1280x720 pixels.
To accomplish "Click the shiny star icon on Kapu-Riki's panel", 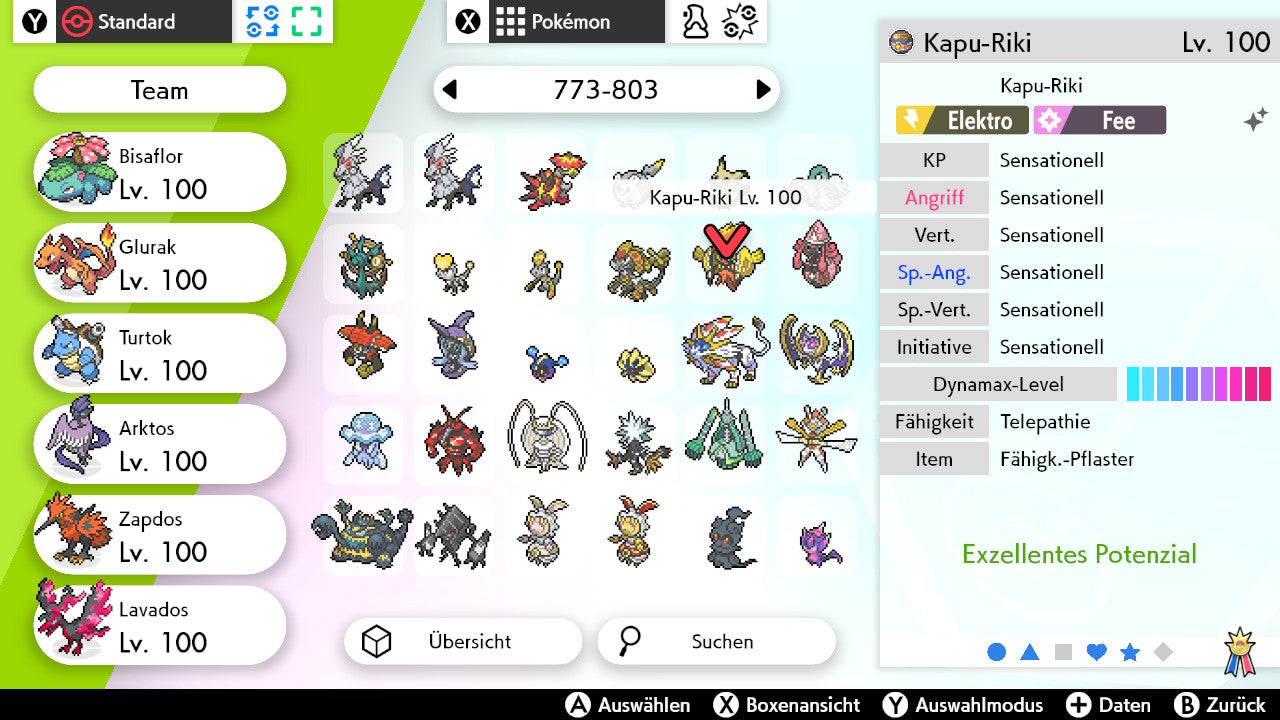I will coord(1254,118).
